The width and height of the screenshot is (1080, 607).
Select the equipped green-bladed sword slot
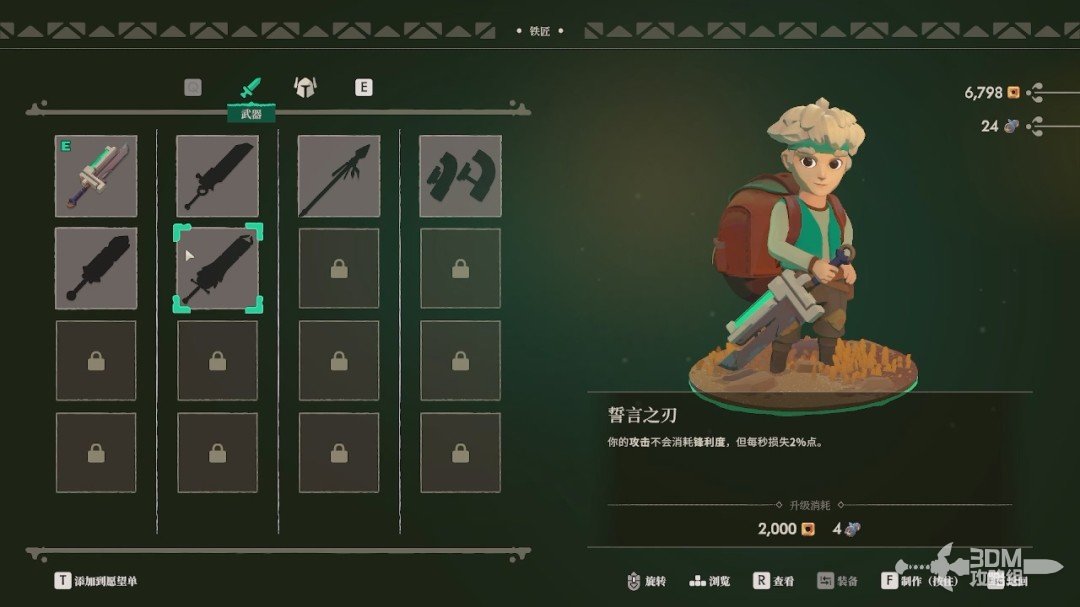96,176
